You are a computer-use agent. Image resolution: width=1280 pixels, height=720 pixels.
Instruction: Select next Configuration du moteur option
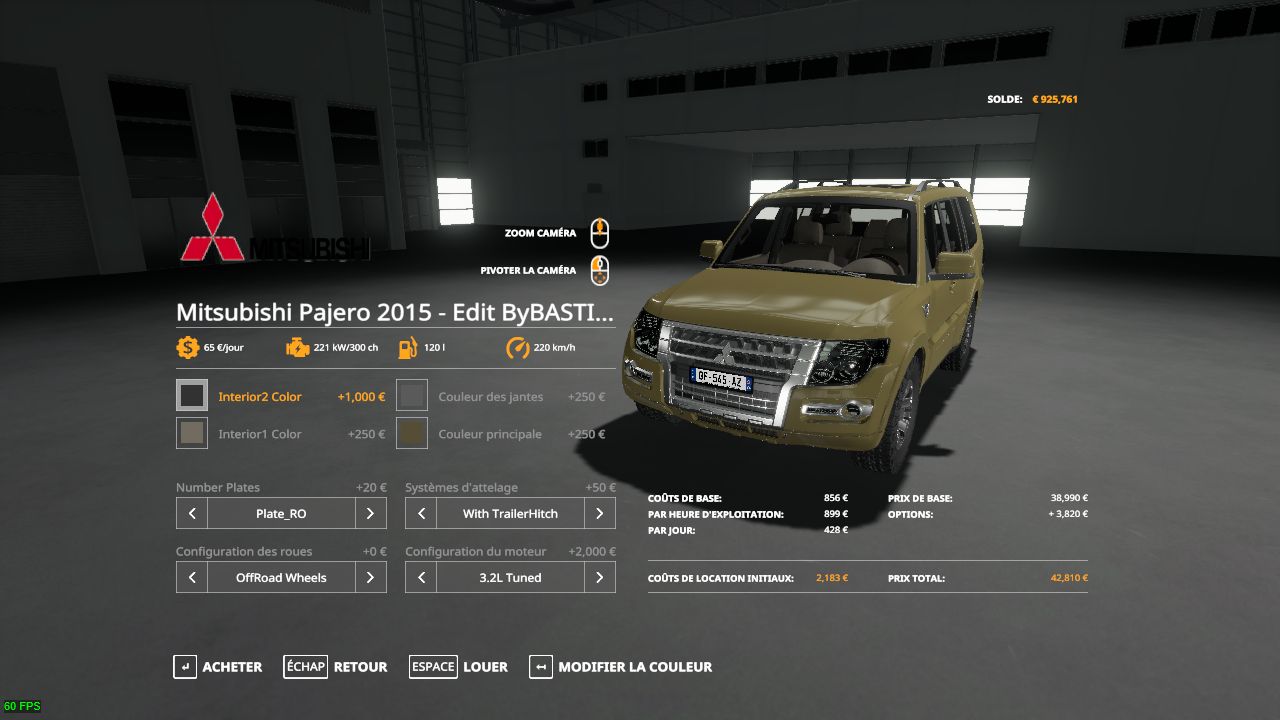point(599,578)
